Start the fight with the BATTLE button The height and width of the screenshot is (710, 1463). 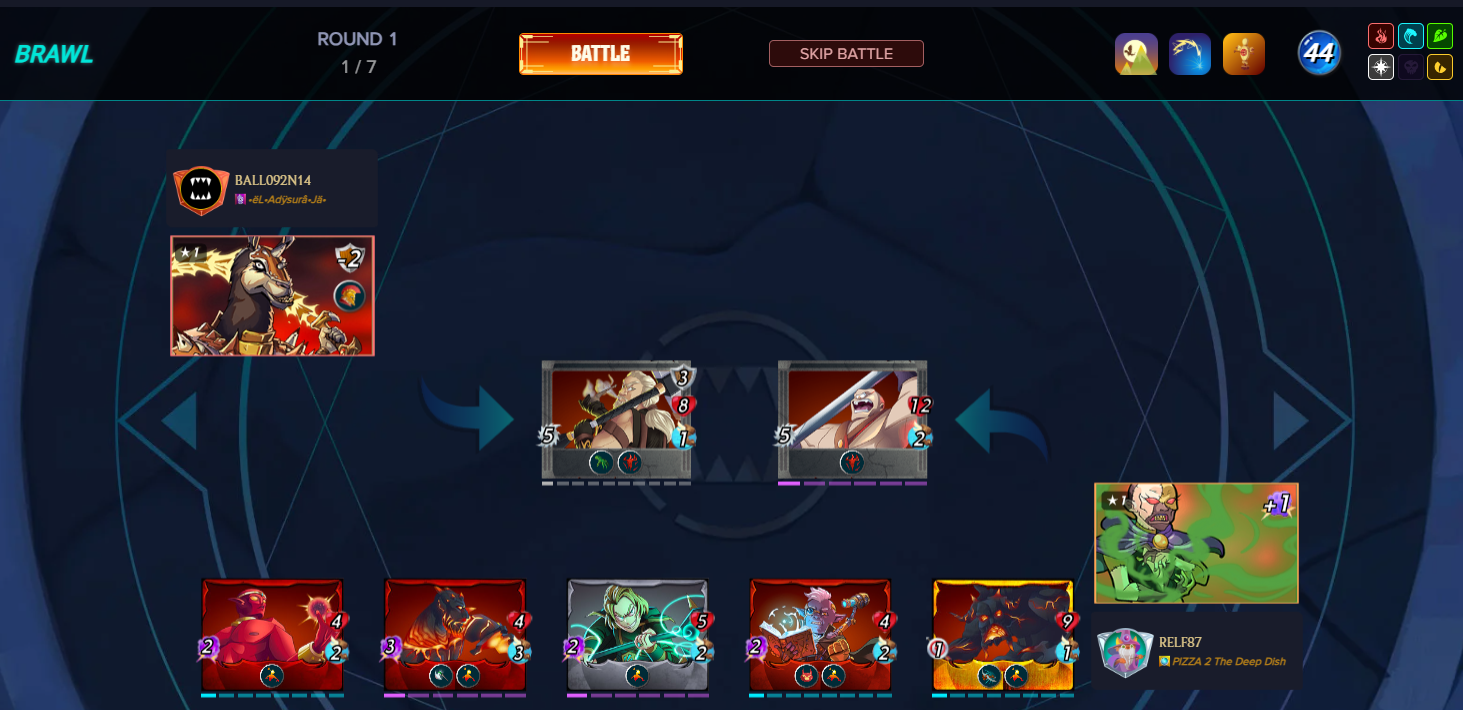coord(600,54)
